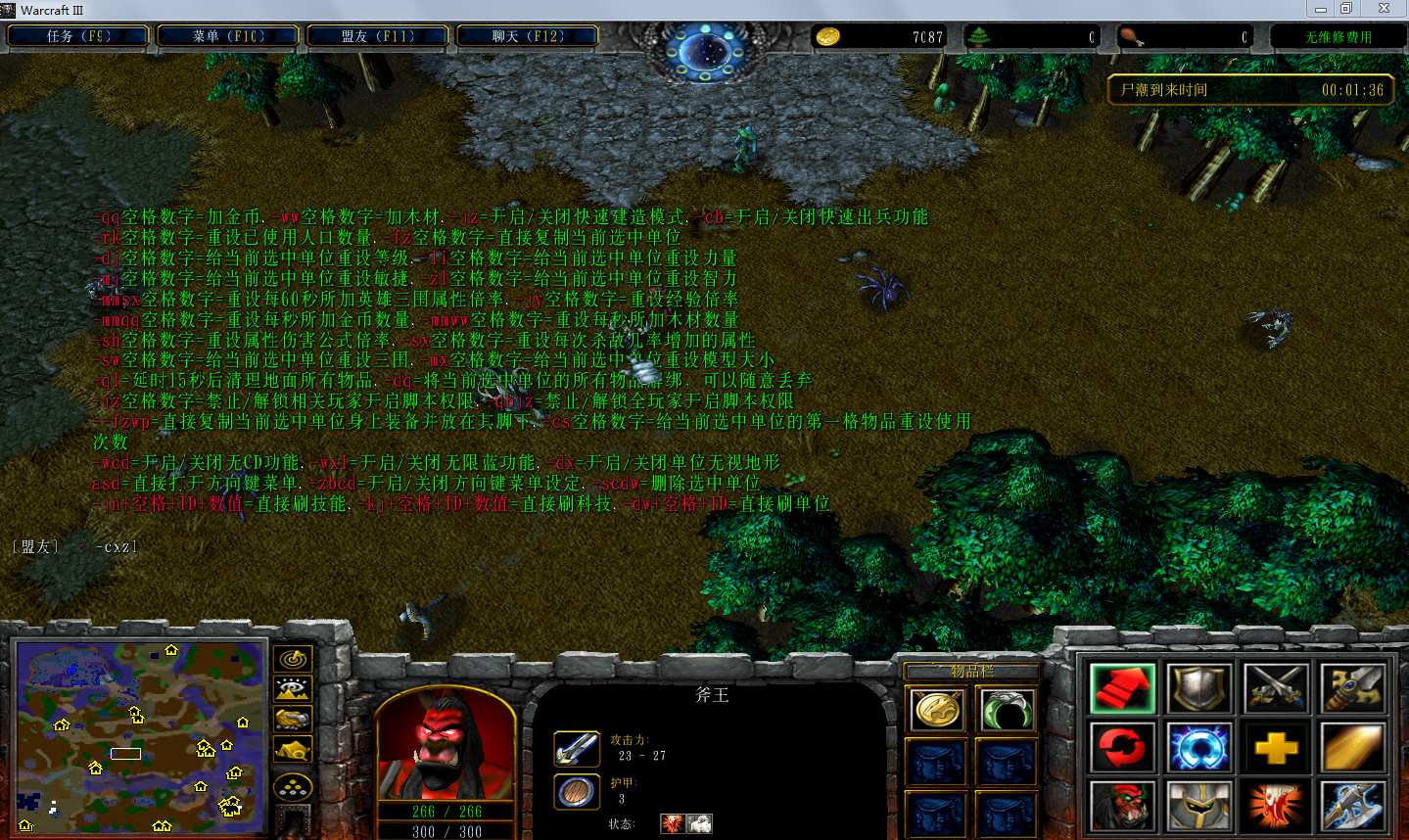Activate the minimap signal ping button
1409x840 pixels.
292,660
